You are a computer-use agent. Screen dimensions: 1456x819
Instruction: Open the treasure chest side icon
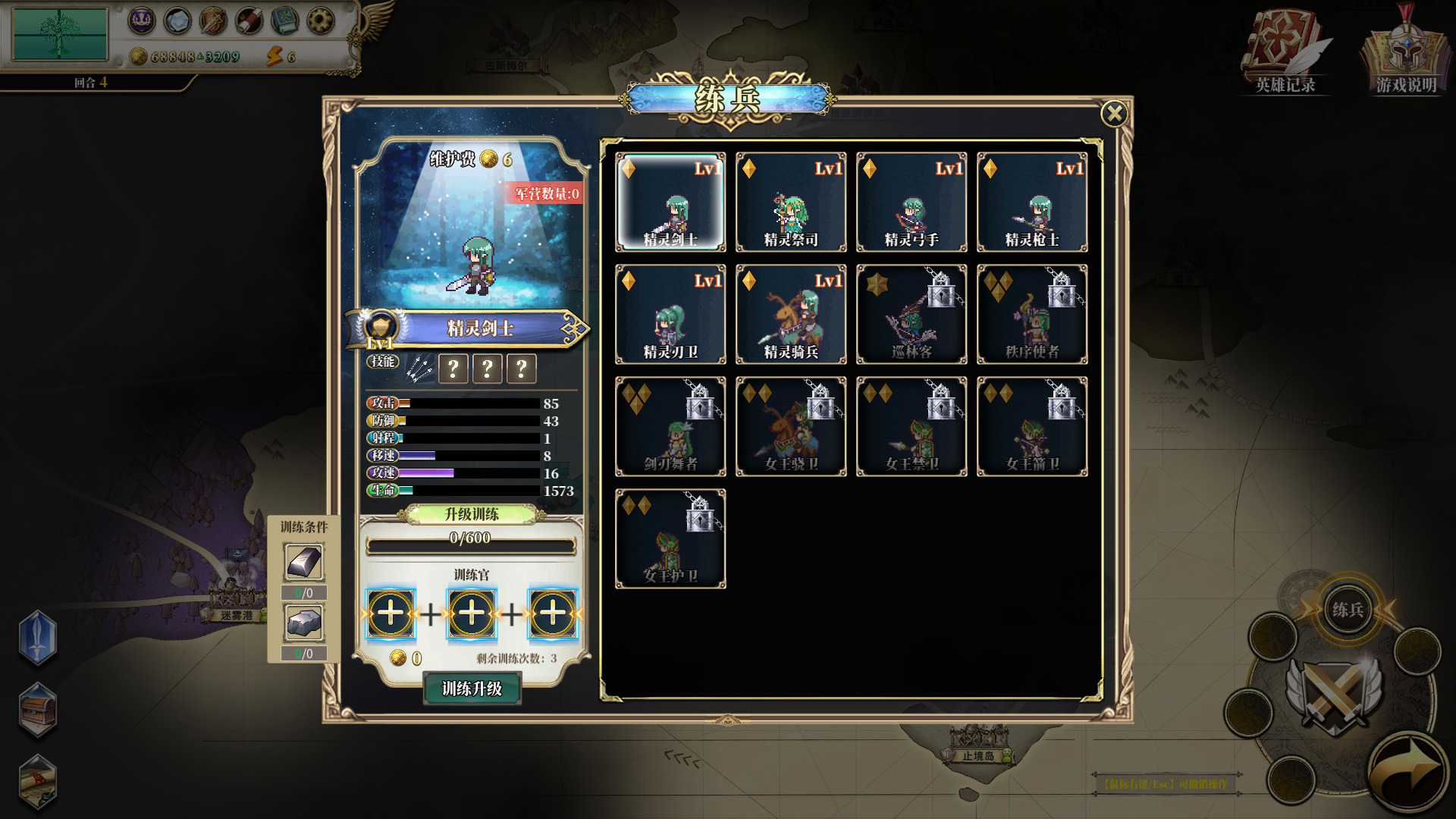click(38, 711)
